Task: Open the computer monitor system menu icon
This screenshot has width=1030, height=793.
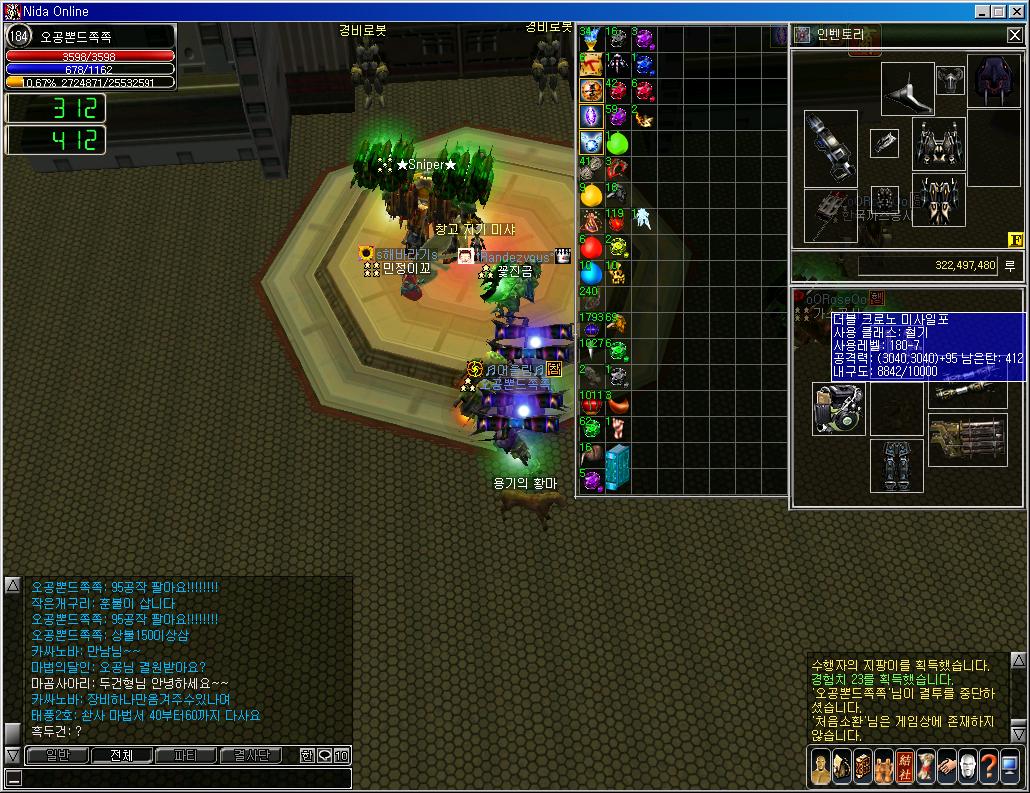Action: [1010, 767]
